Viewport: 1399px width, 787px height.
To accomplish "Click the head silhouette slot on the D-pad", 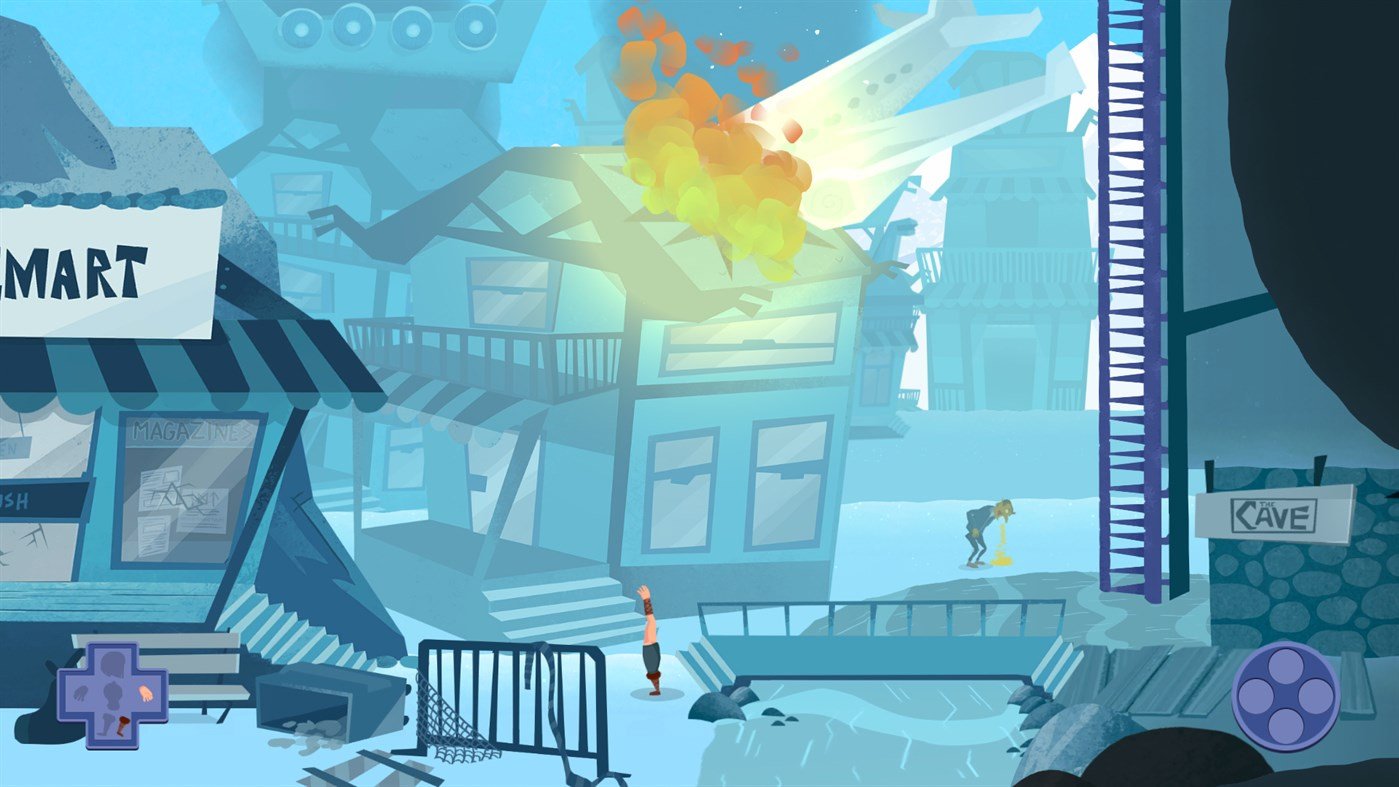I will tap(113, 662).
